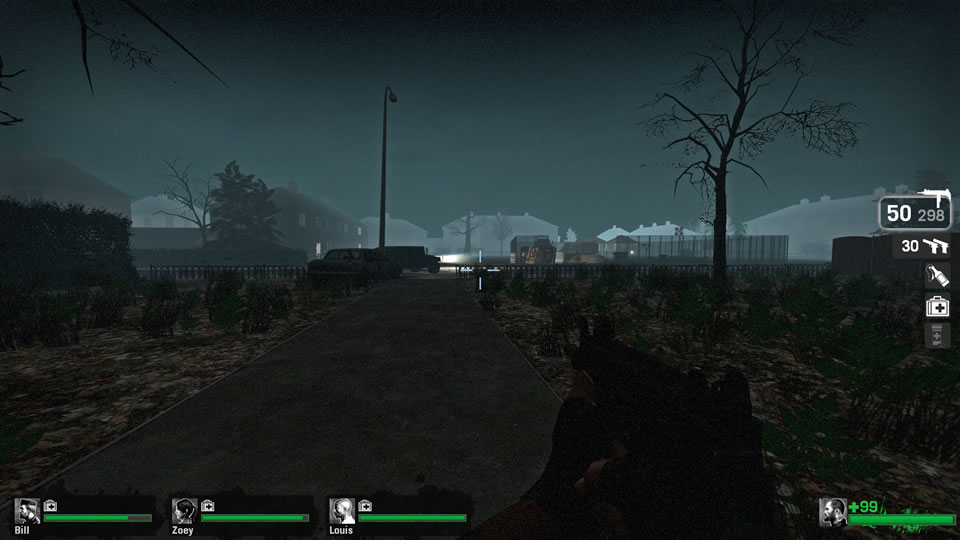Switch to the dual pistols slot
The image size is (960, 540).
point(924,246)
